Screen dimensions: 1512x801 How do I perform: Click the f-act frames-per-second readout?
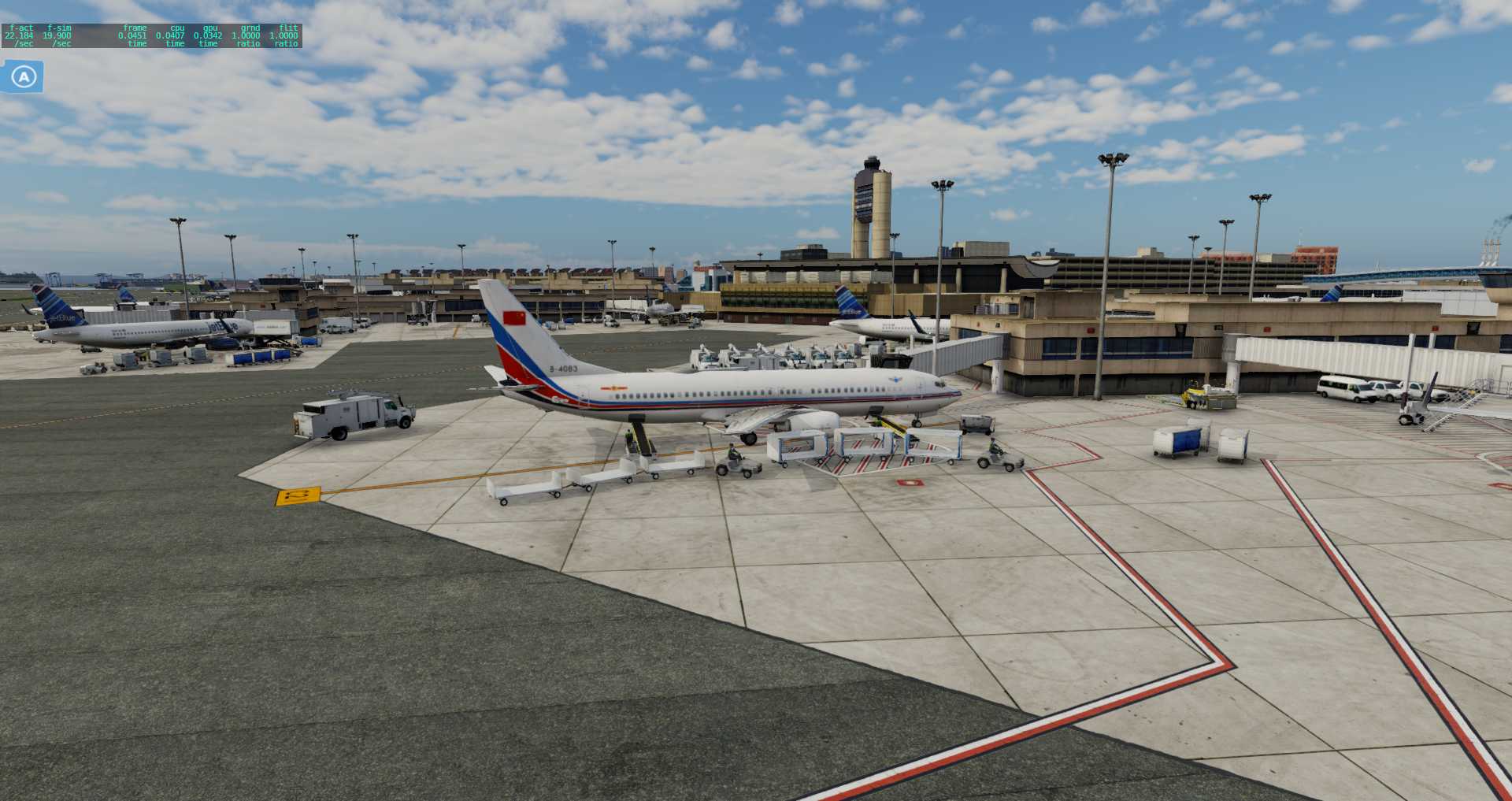(x=17, y=35)
